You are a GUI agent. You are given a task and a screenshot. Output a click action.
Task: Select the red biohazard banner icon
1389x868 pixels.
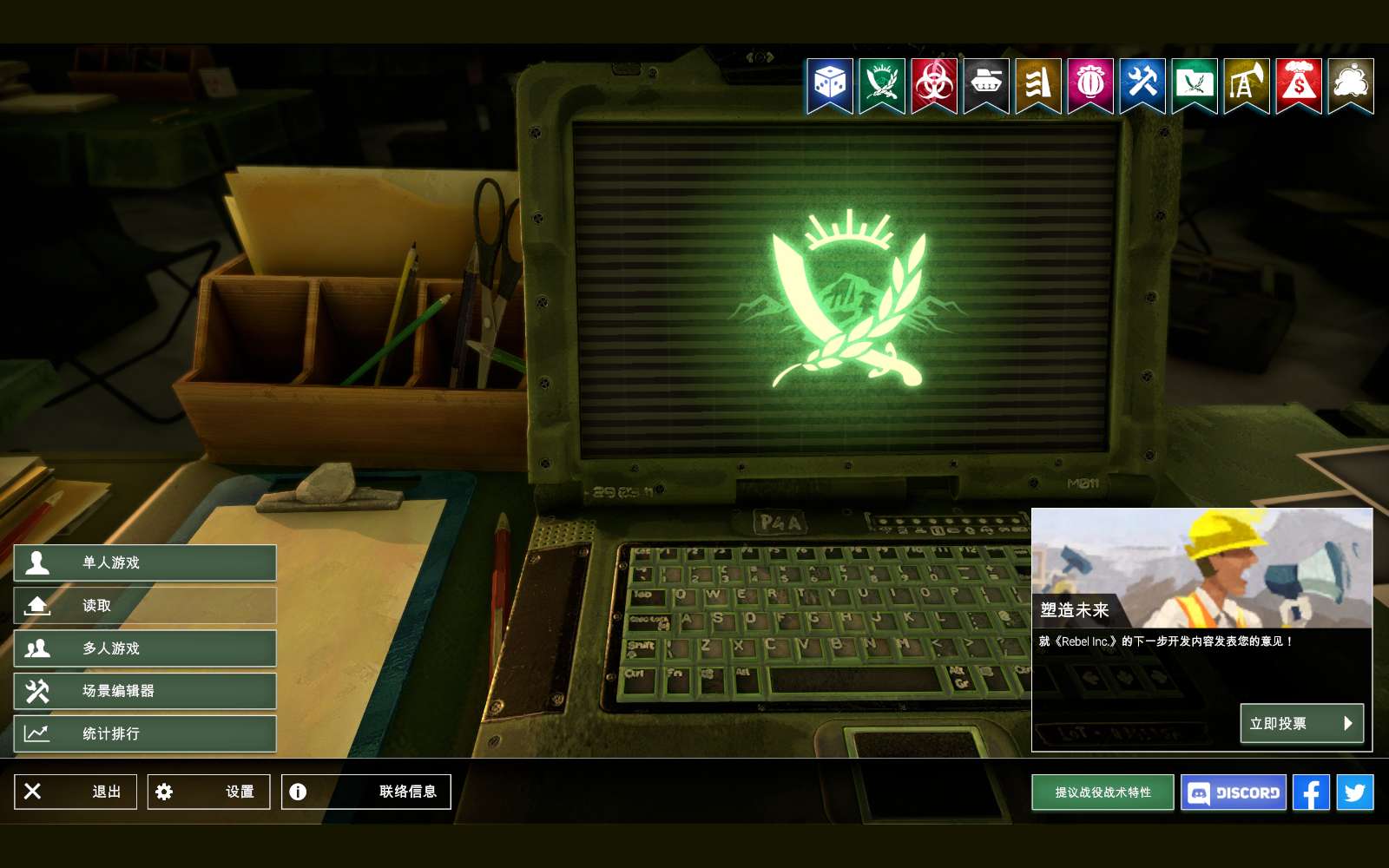coord(934,84)
